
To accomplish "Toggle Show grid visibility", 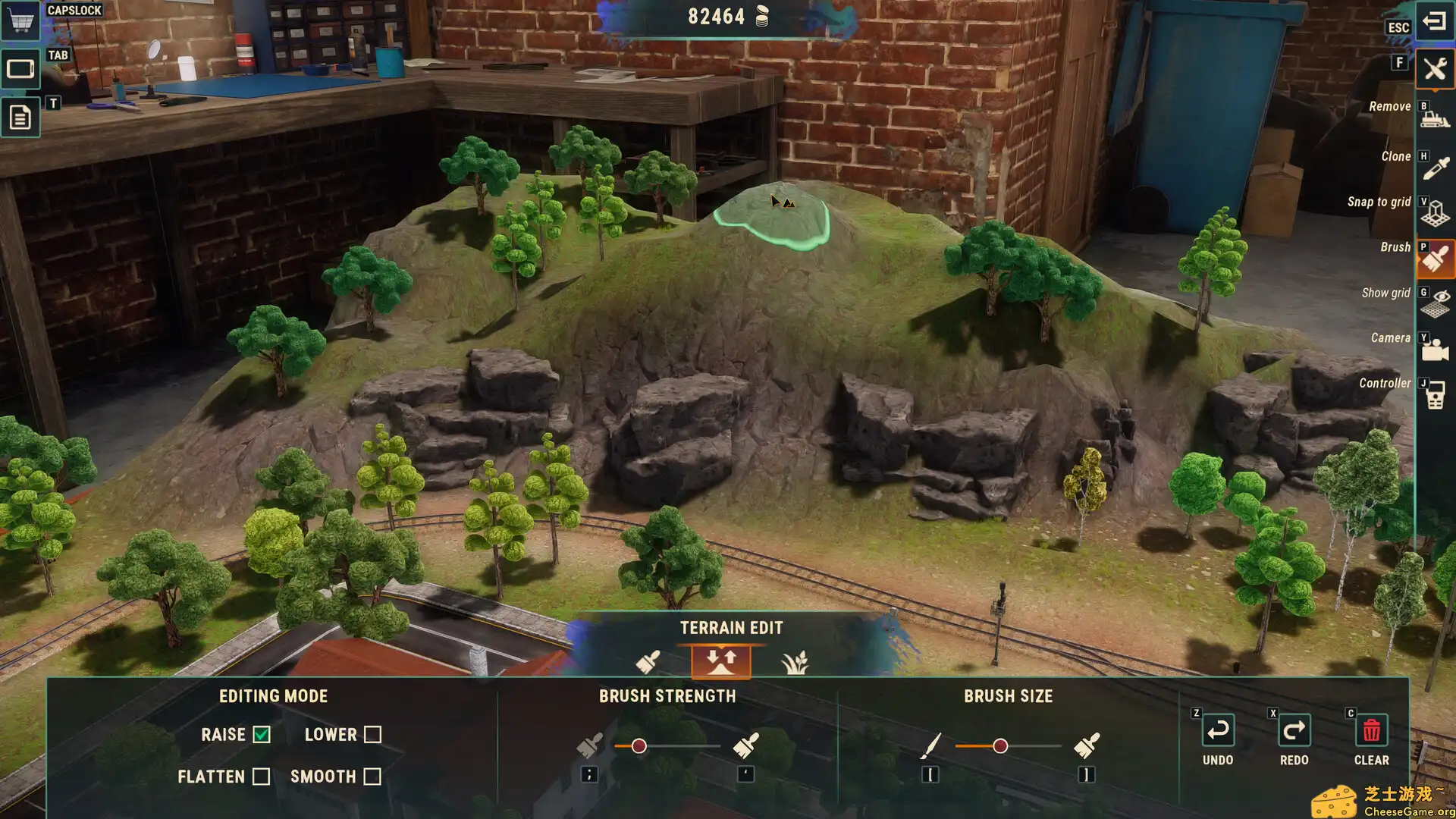I will click(x=1434, y=303).
